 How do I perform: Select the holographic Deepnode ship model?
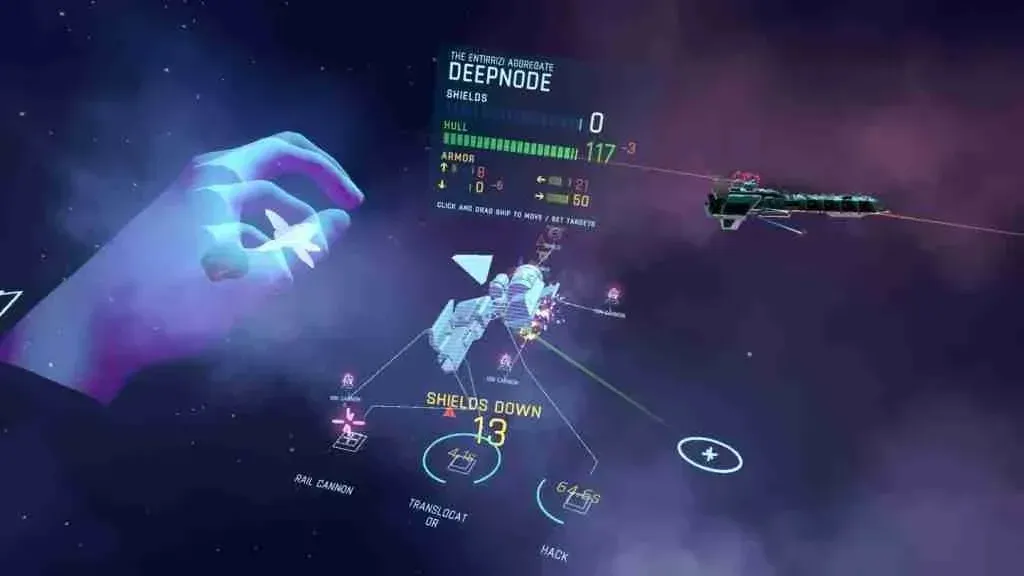click(492, 310)
